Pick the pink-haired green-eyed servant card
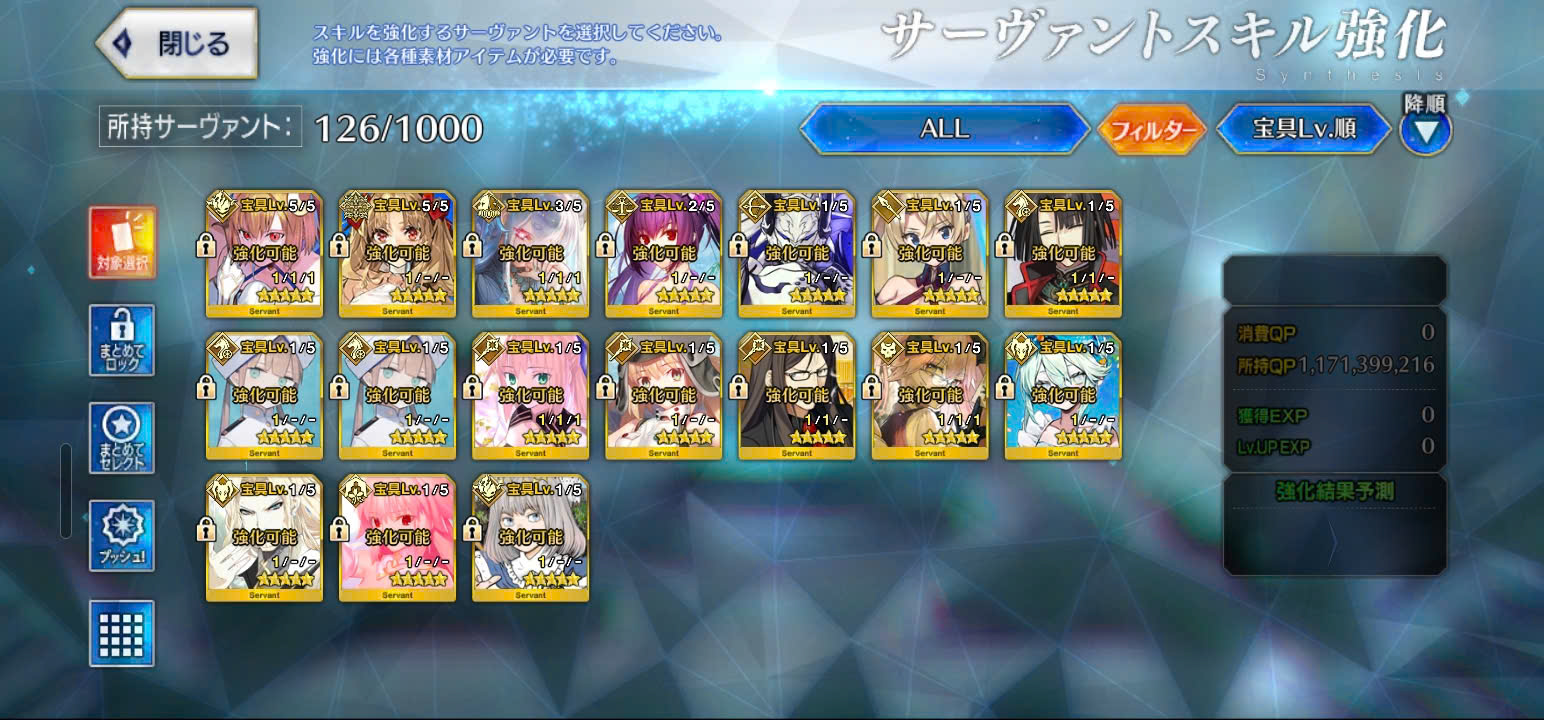 [x=530, y=397]
